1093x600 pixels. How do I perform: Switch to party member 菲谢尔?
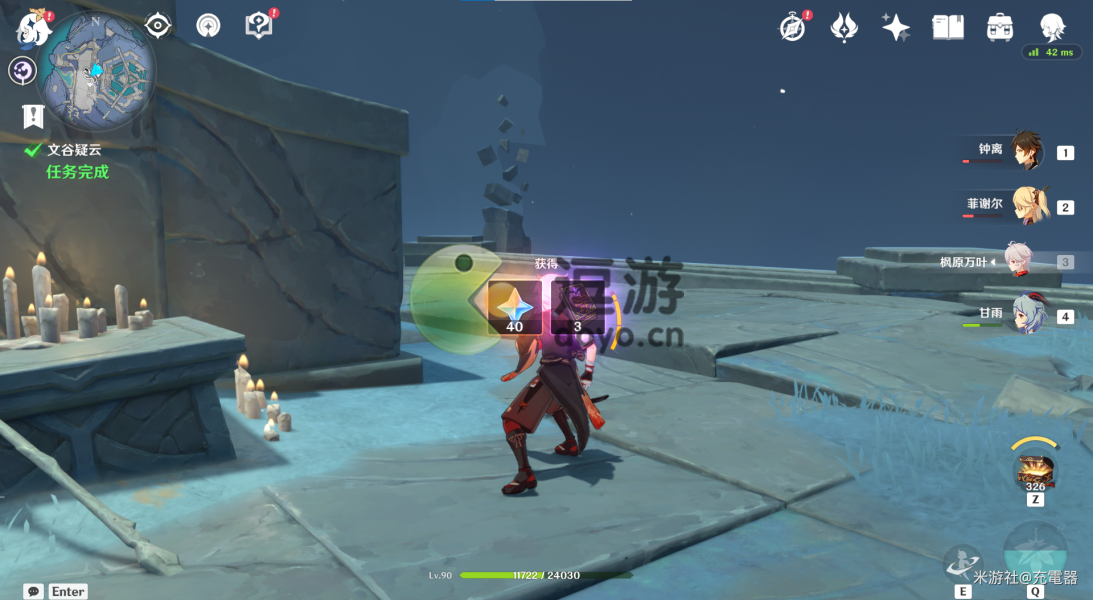tap(1028, 206)
